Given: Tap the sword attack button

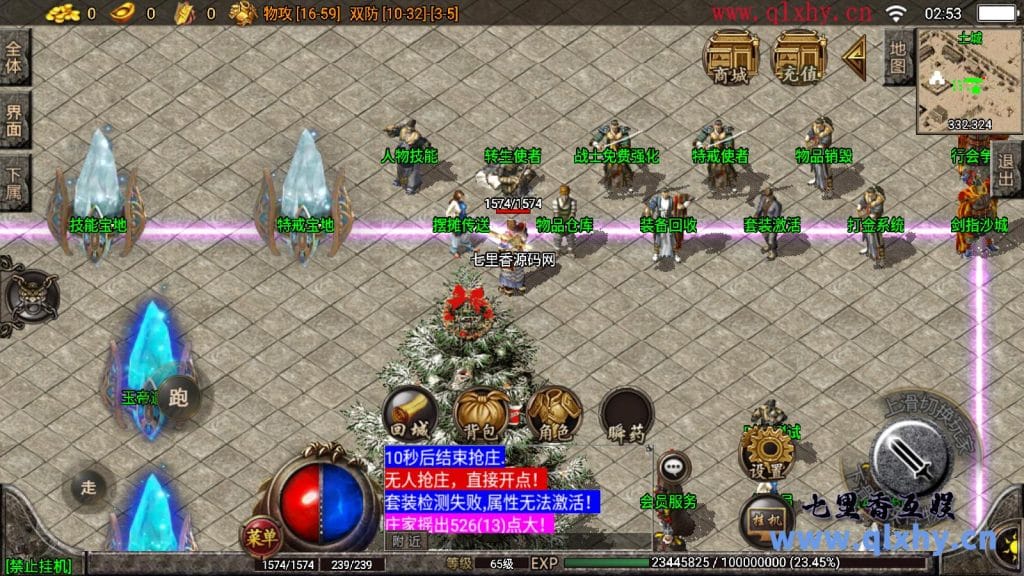Looking at the screenshot, I should tap(910, 457).
